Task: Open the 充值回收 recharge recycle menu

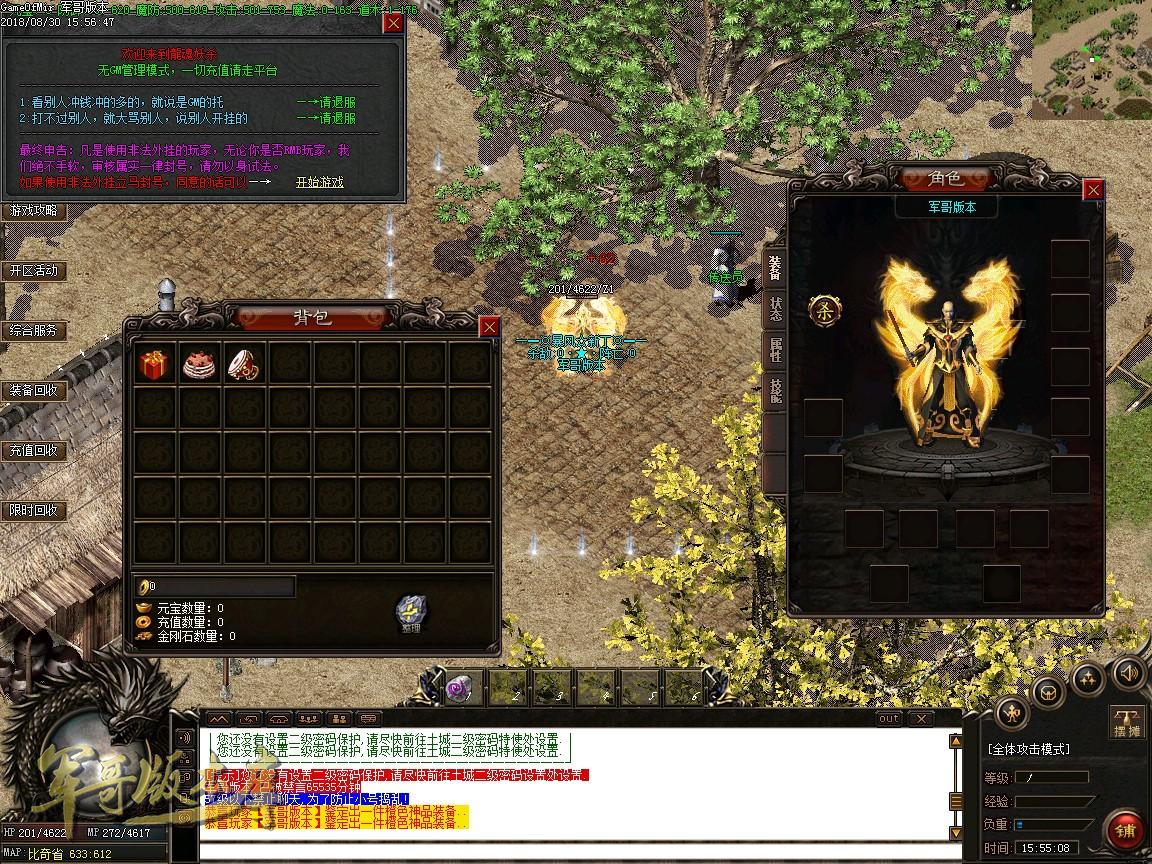Action: (x=34, y=451)
